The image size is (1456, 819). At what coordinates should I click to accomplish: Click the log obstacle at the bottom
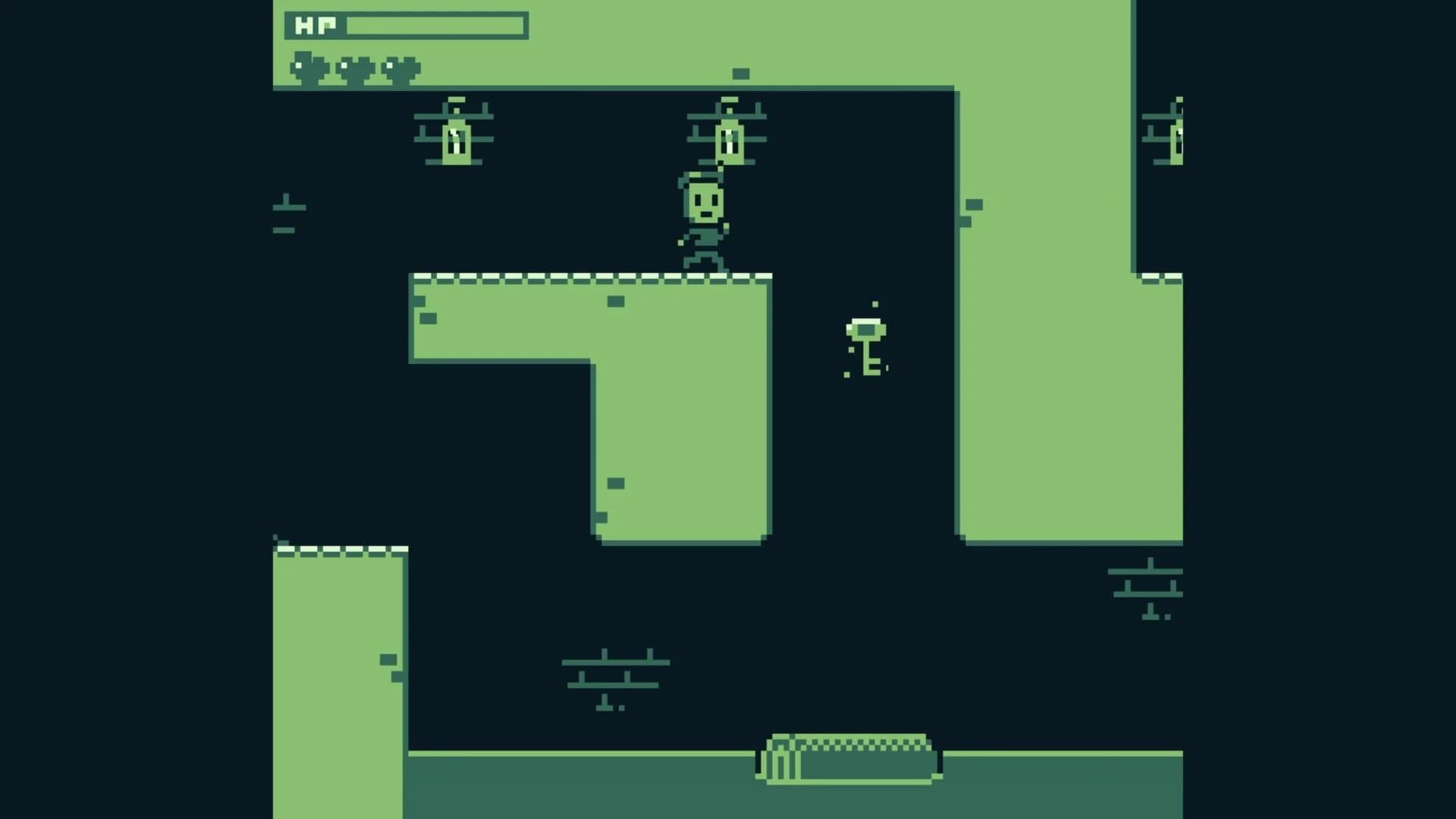[x=849, y=758]
